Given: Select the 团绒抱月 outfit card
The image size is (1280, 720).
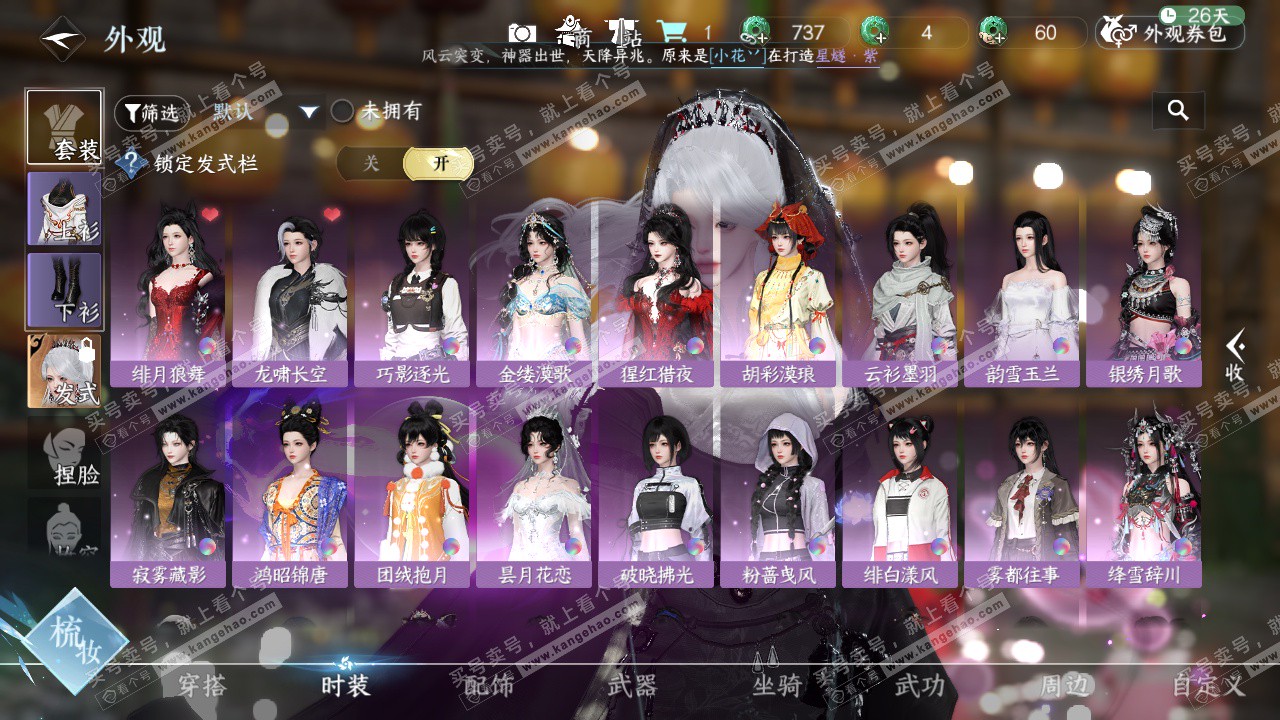Looking at the screenshot, I should (x=412, y=495).
